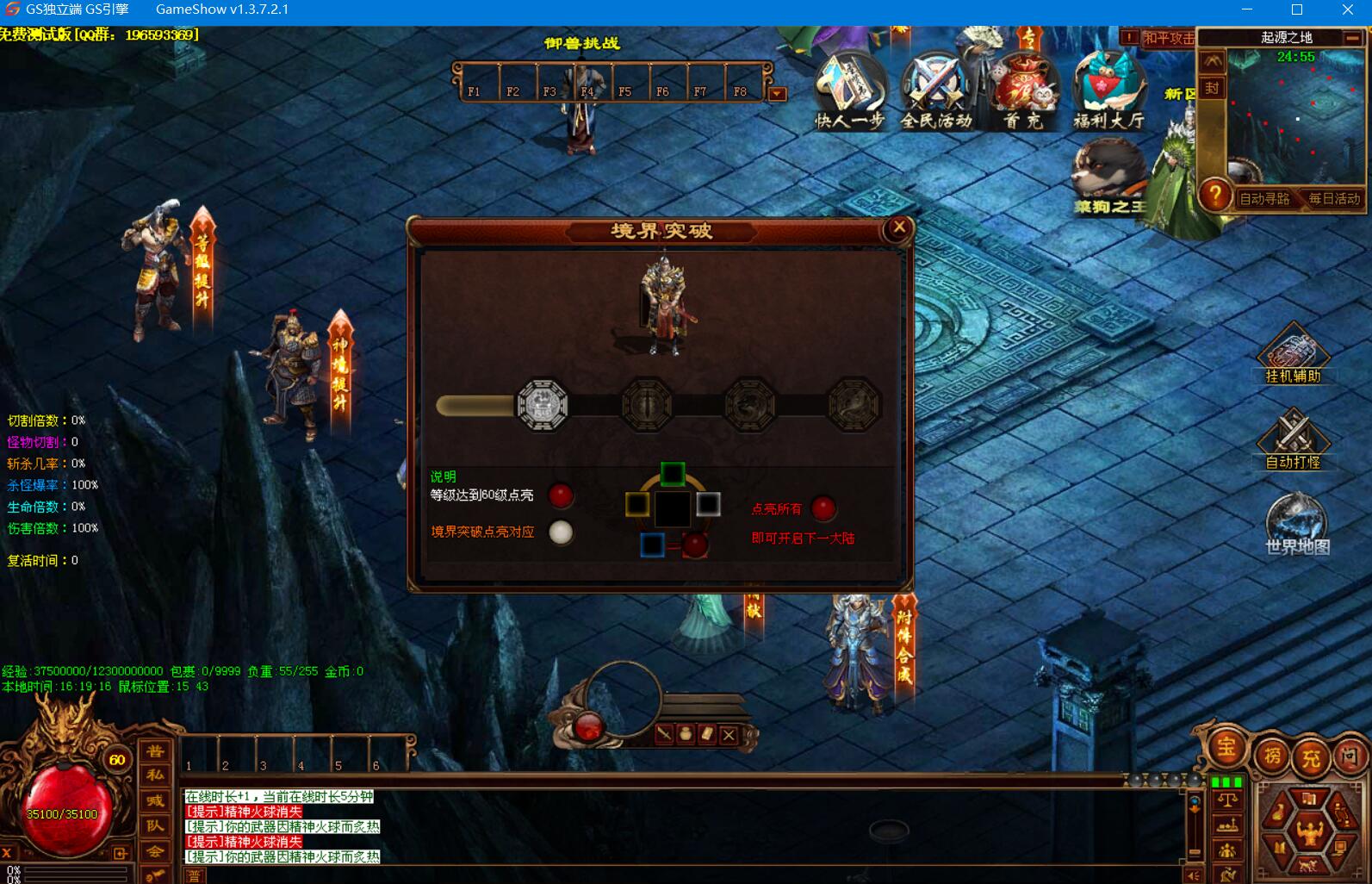Expand the F1–F8 skill bar dropdown arrow
Screen dimensions: 1372x884
coord(778,94)
